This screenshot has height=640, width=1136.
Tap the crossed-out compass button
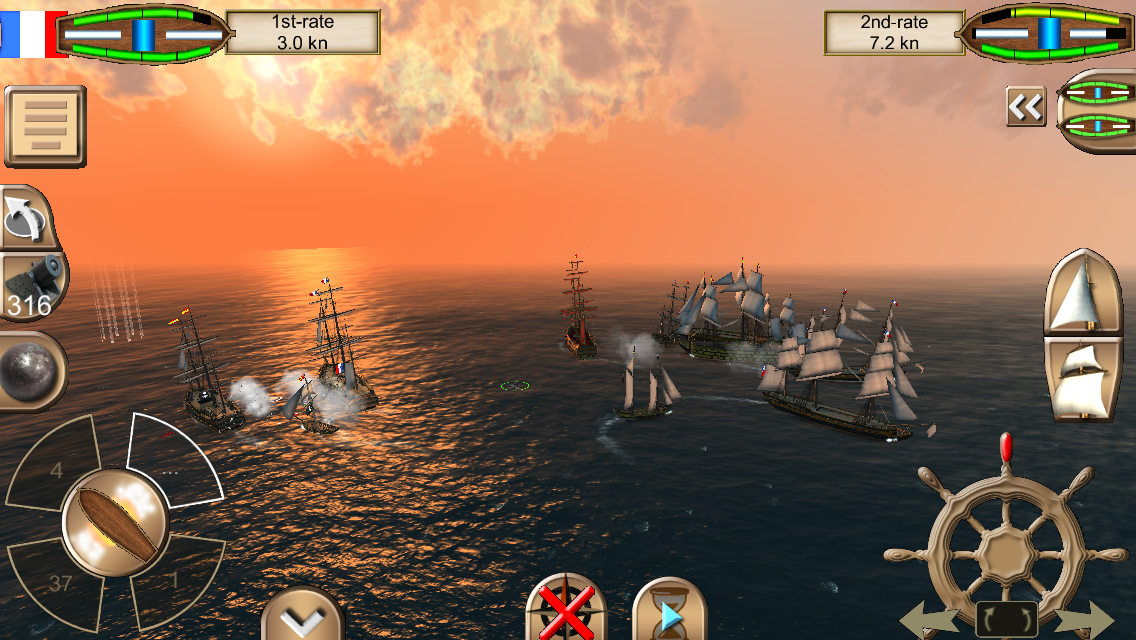point(560,612)
